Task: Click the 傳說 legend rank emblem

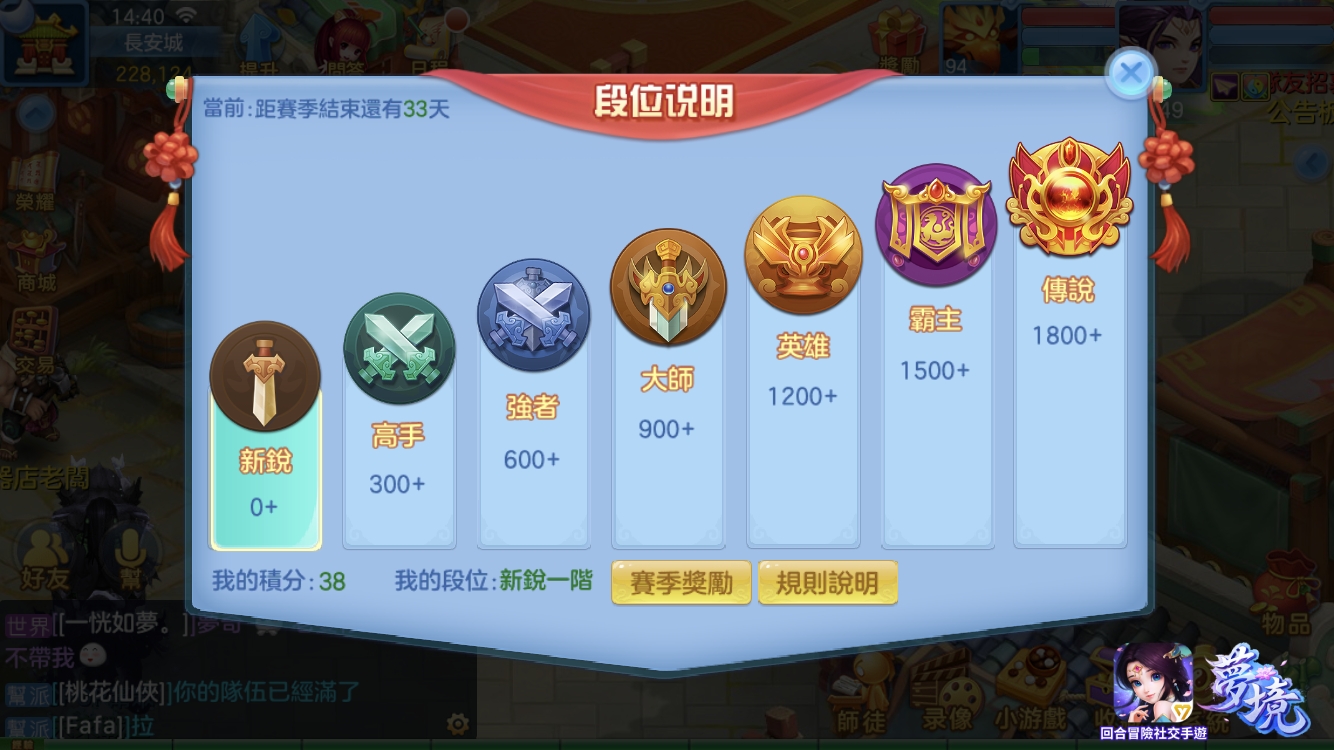Action: [x=1068, y=196]
